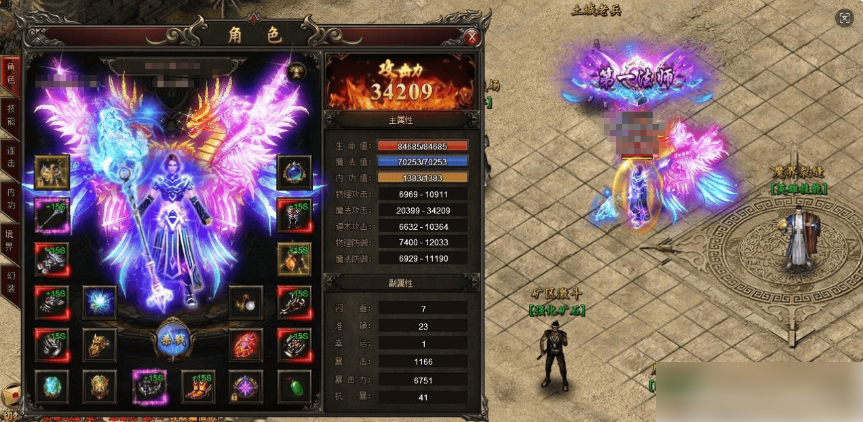Select the red round jewel slot
The height and width of the screenshot is (422, 863).
point(245,345)
